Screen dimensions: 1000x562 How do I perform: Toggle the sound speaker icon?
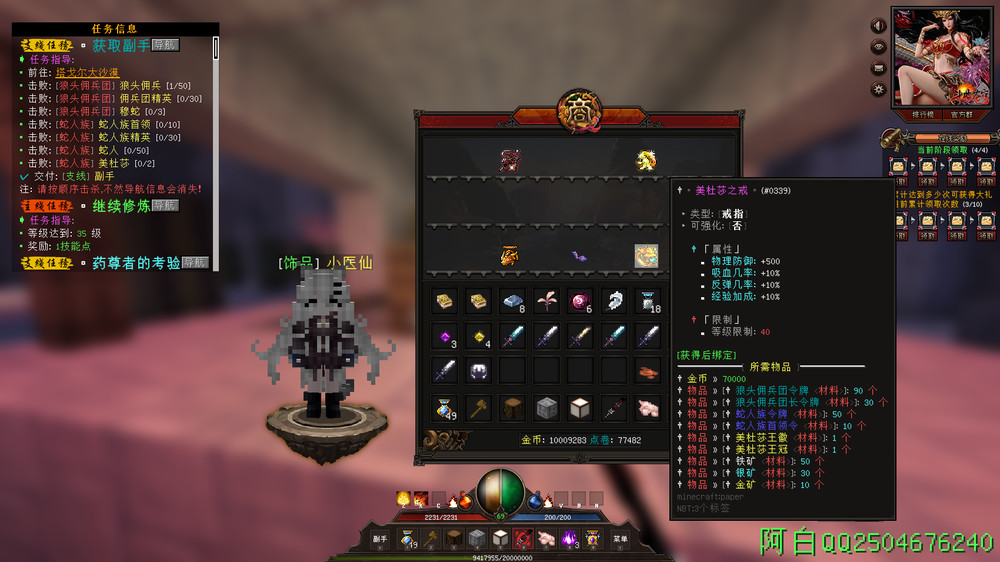pos(879,26)
